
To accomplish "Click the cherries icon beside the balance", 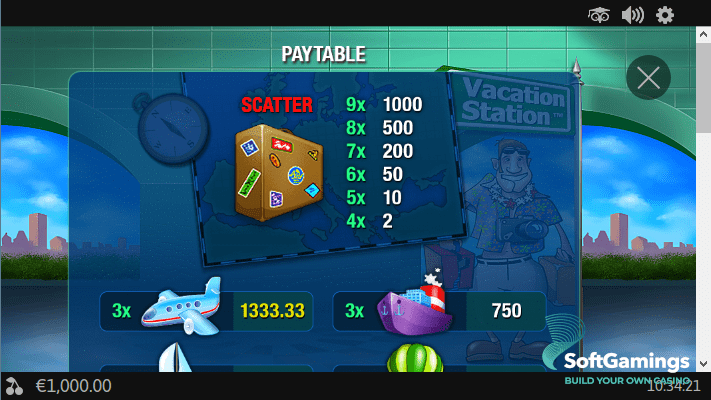I will [14, 386].
